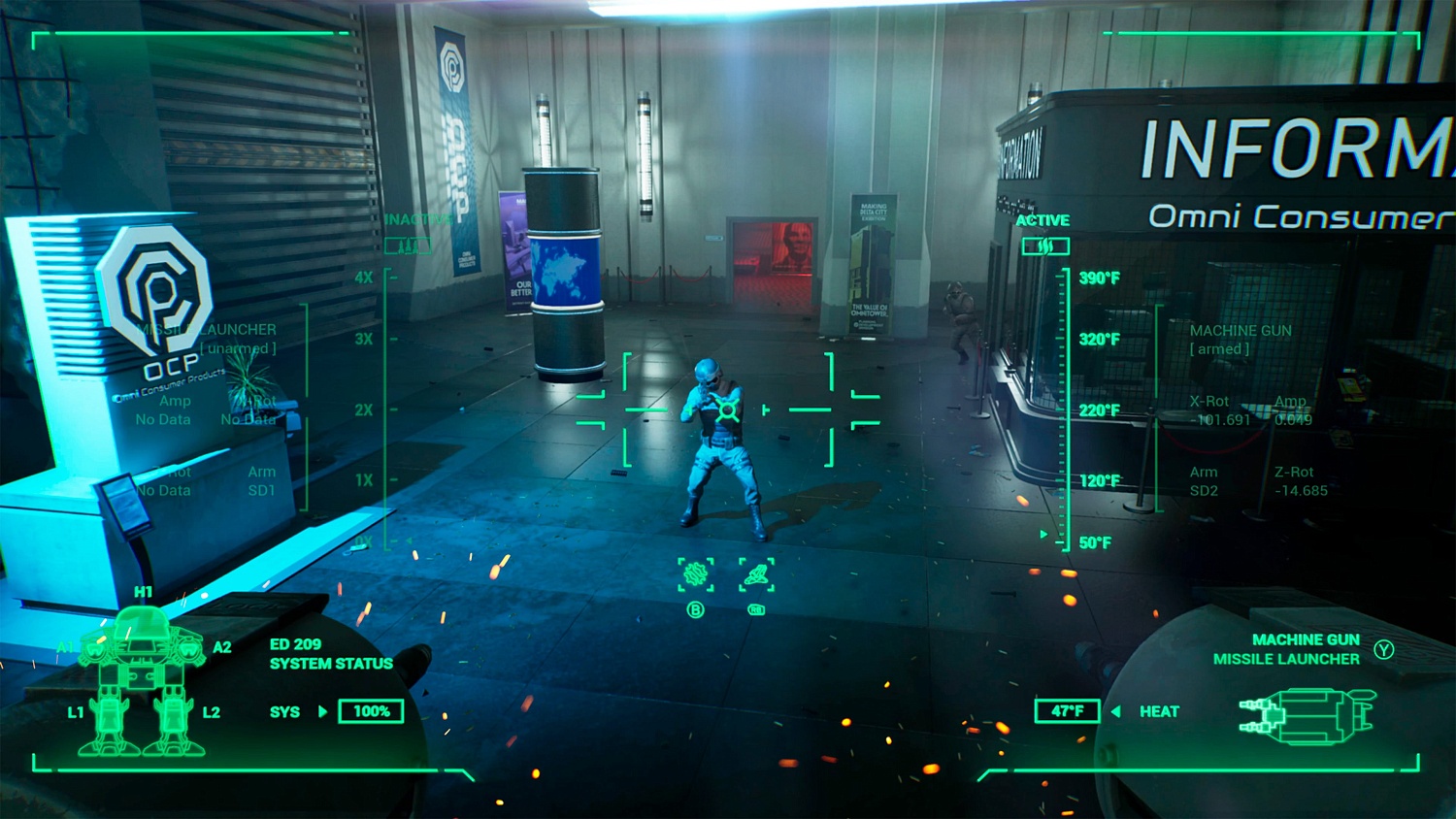This screenshot has width=1456, height=819.
Task: Click the SYS 100% status box
Action: point(371,711)
